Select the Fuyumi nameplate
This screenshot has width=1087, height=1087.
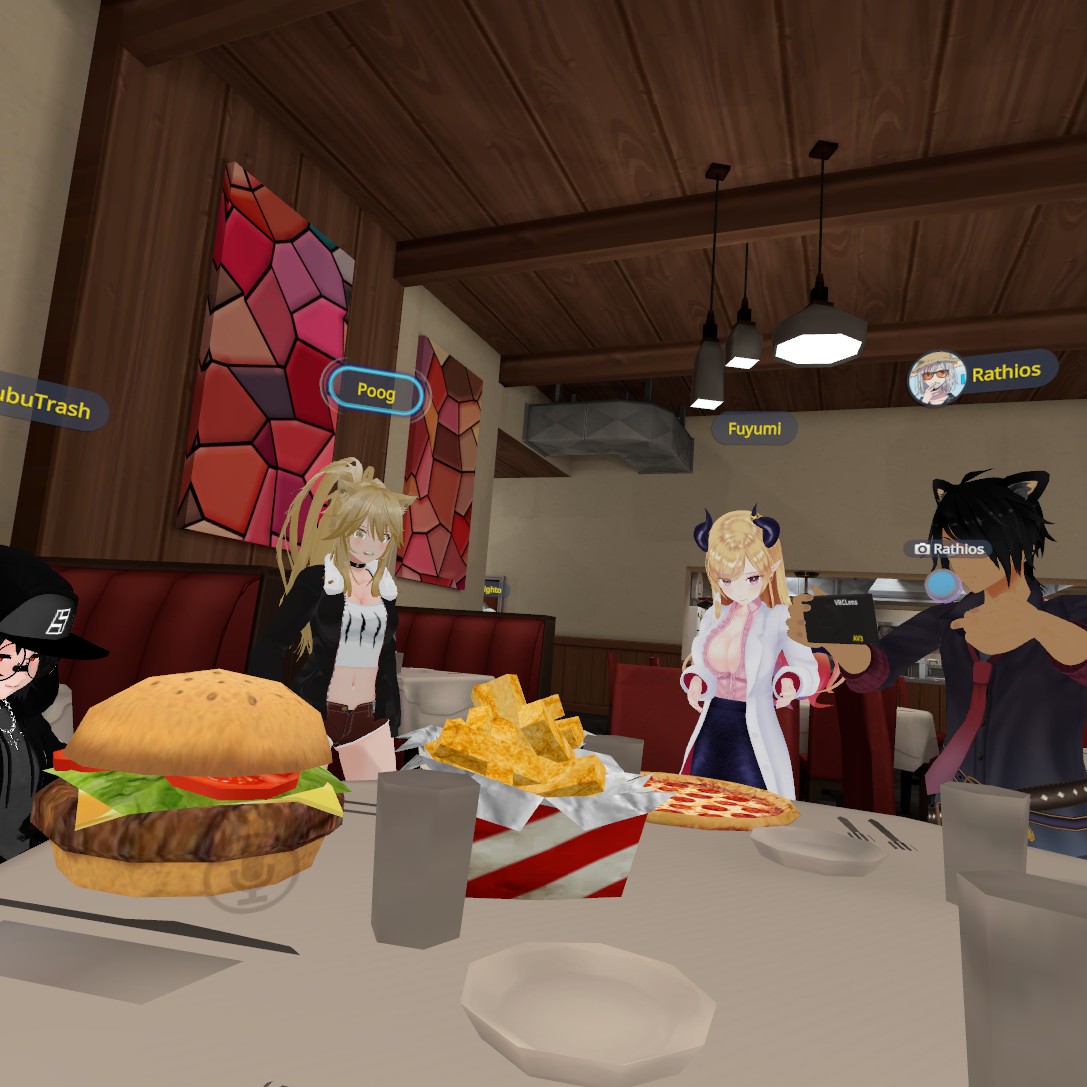click(754, 429)
